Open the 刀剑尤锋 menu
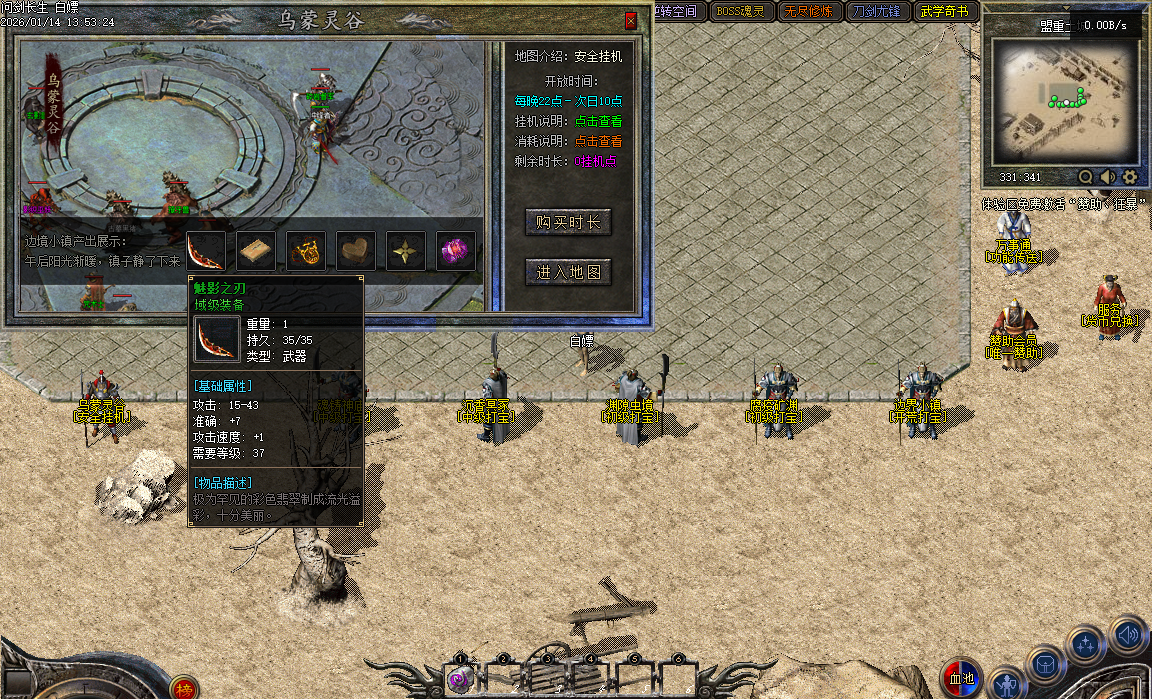Image resolution: width=1152 pixels, height=699 pixels. pos(875,12)
